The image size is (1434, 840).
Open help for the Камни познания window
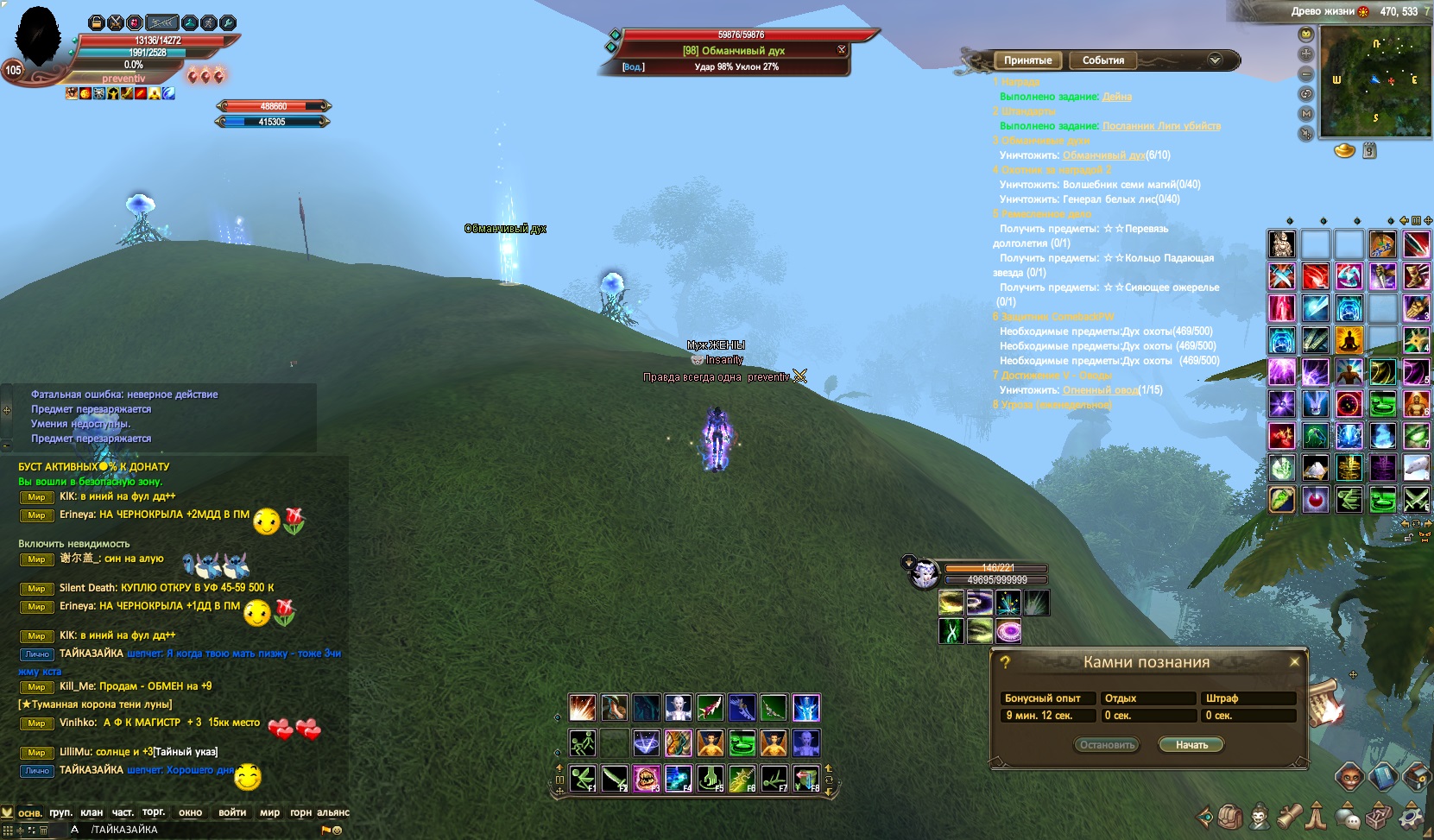pos(1005,662)
